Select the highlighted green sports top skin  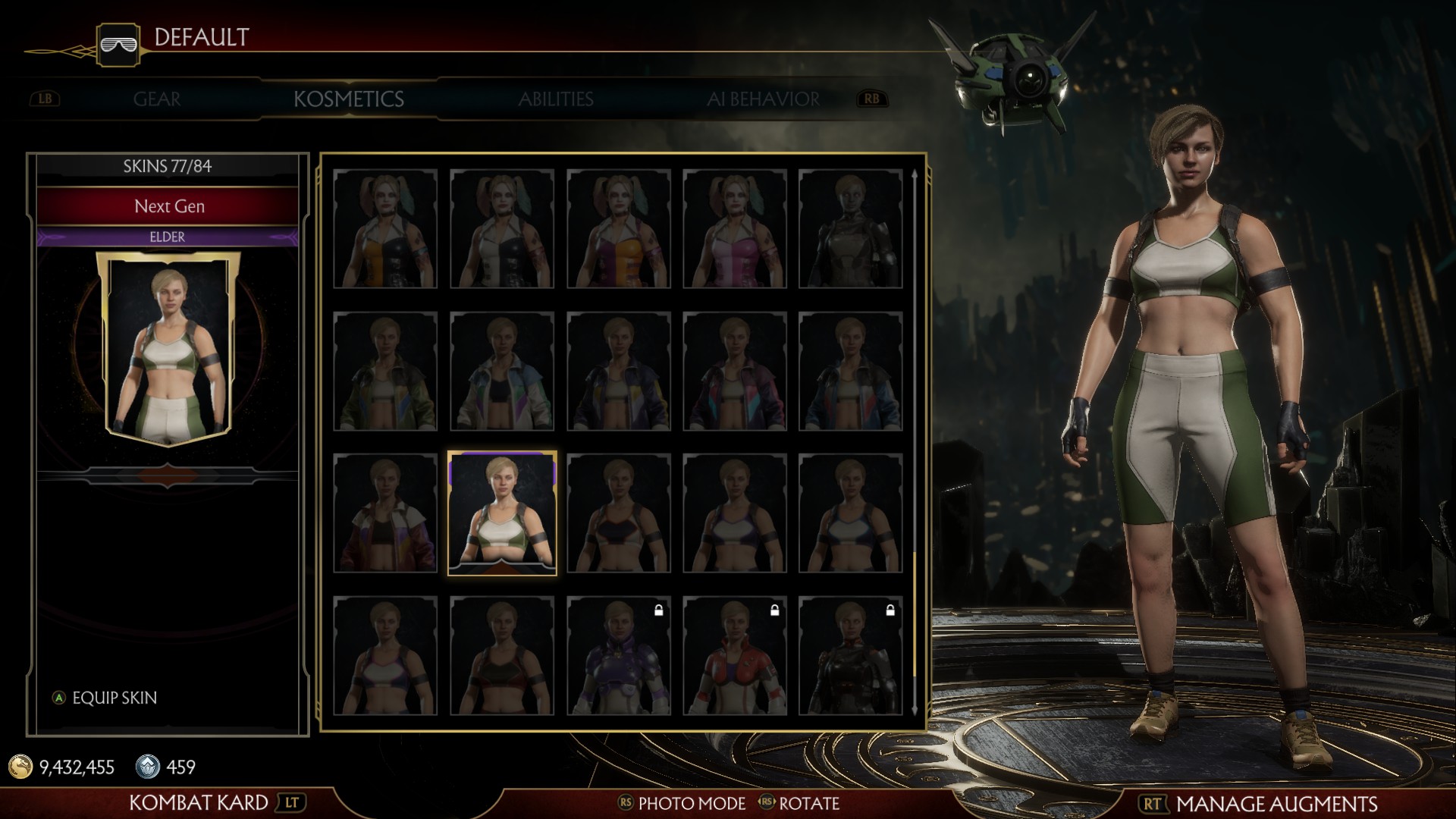(502, 513)
